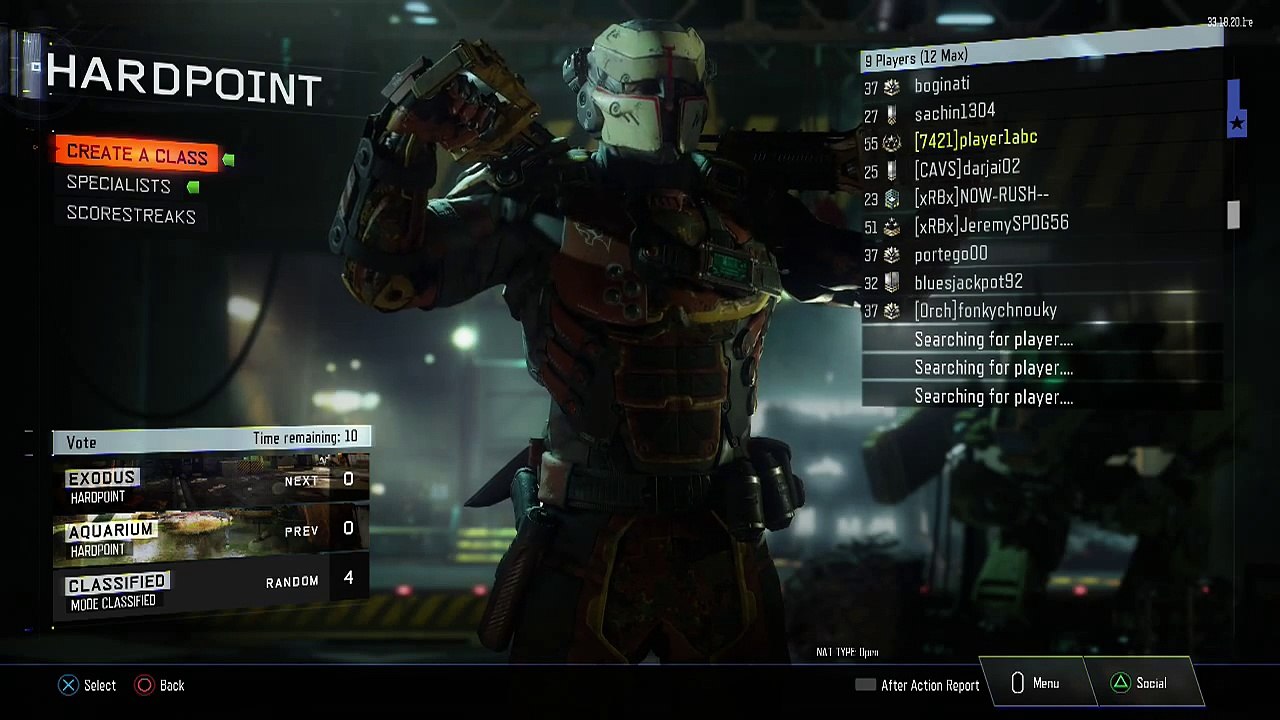1280x720 pixels.
Task: Open the Menu button
Action: click(1034, 683)
